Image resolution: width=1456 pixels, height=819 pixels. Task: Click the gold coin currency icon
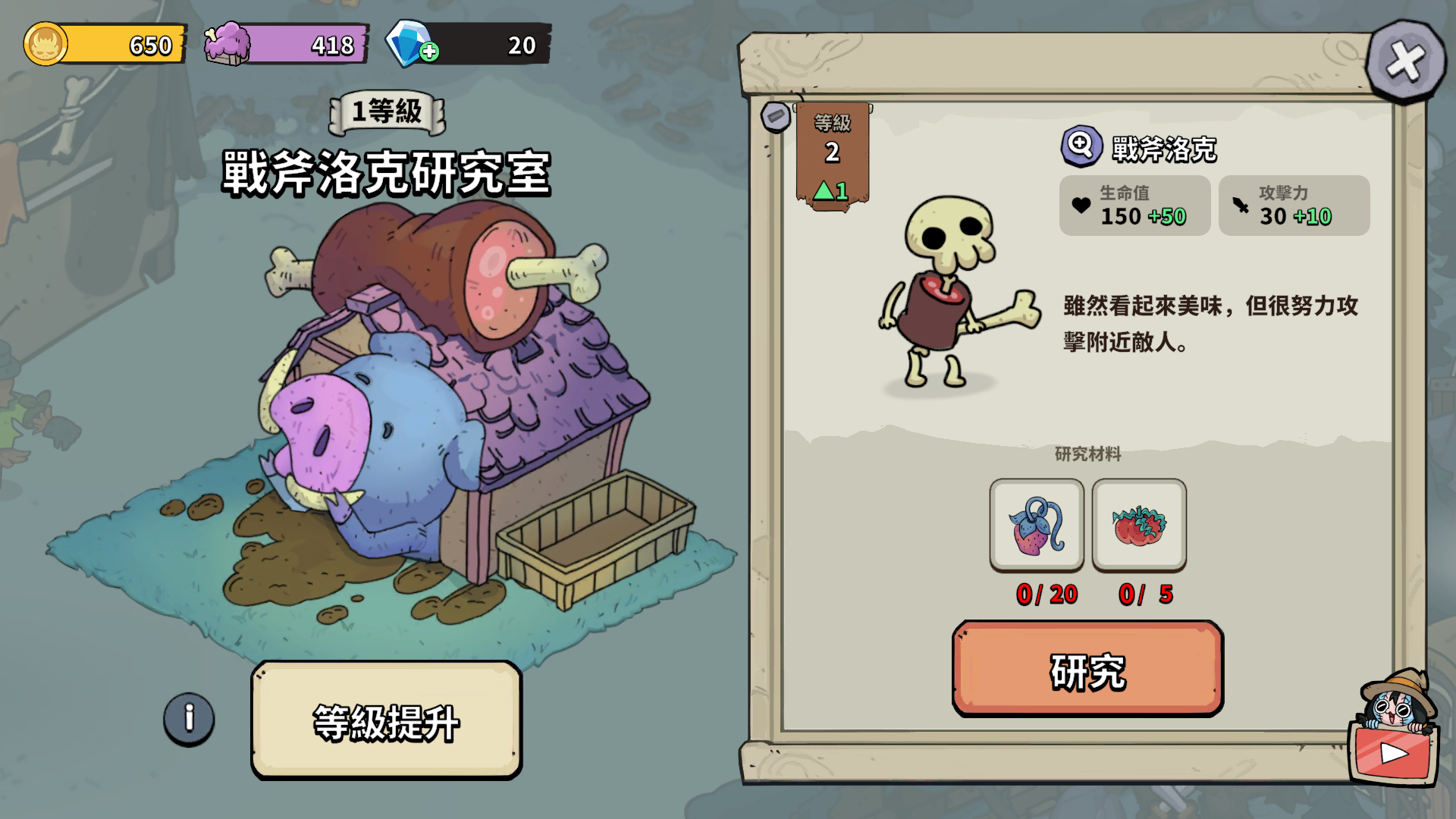click(47, 44)
